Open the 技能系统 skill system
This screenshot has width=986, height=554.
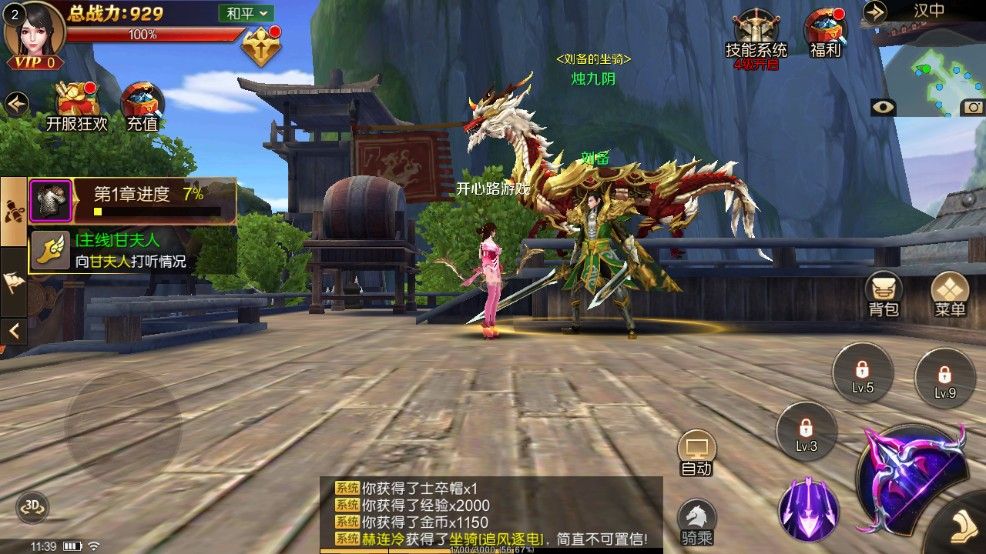tap(755, 33)
